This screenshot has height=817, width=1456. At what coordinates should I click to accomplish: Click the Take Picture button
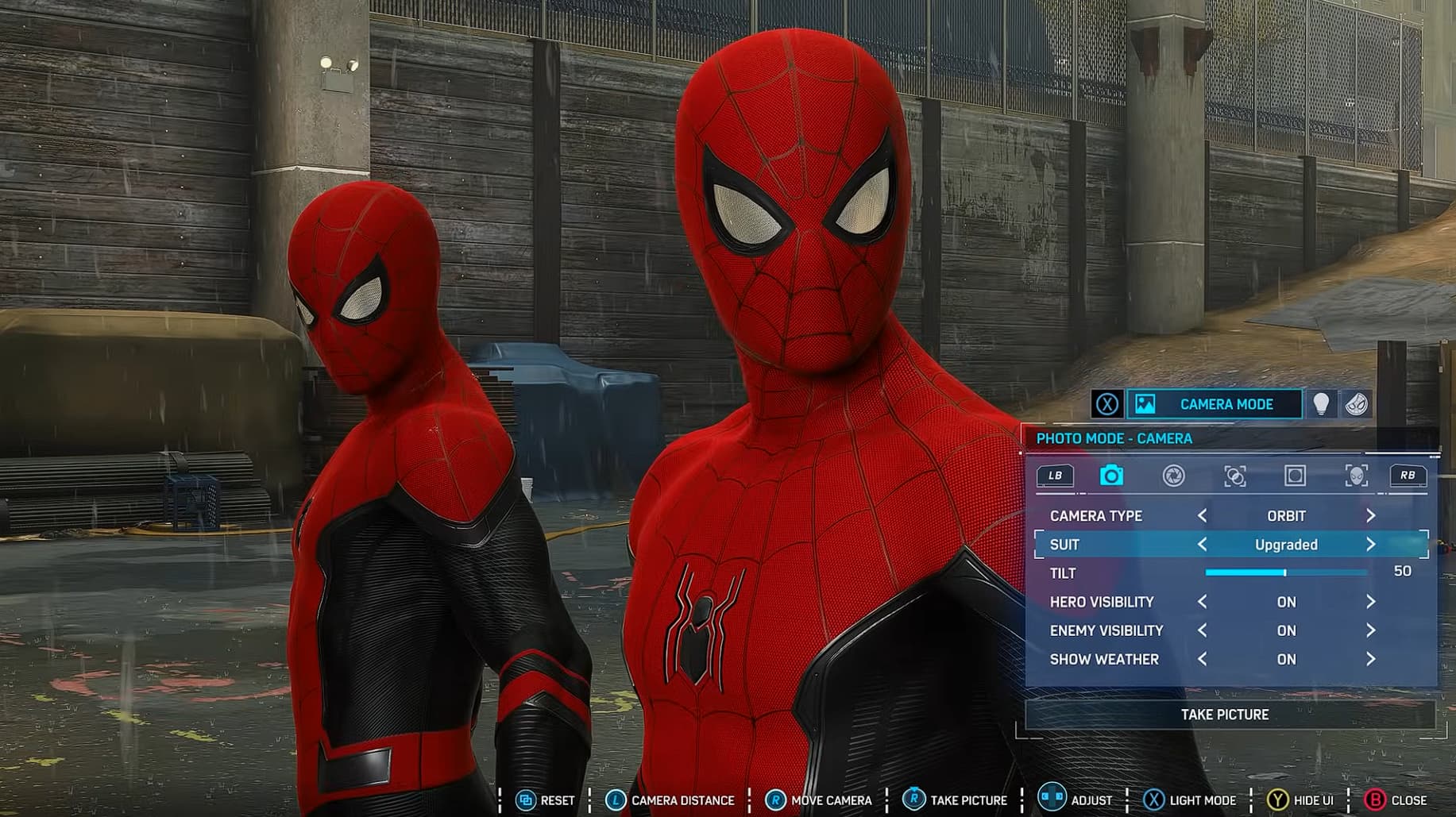(x=1224, y=714)
